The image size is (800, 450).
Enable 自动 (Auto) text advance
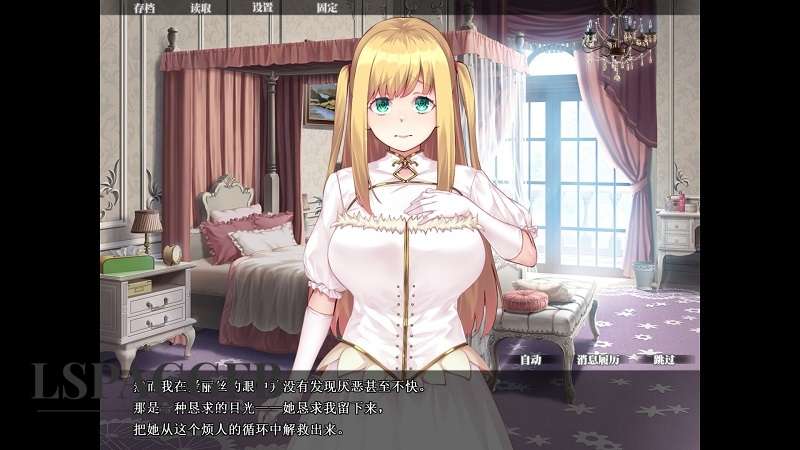(x=532, y=359)
